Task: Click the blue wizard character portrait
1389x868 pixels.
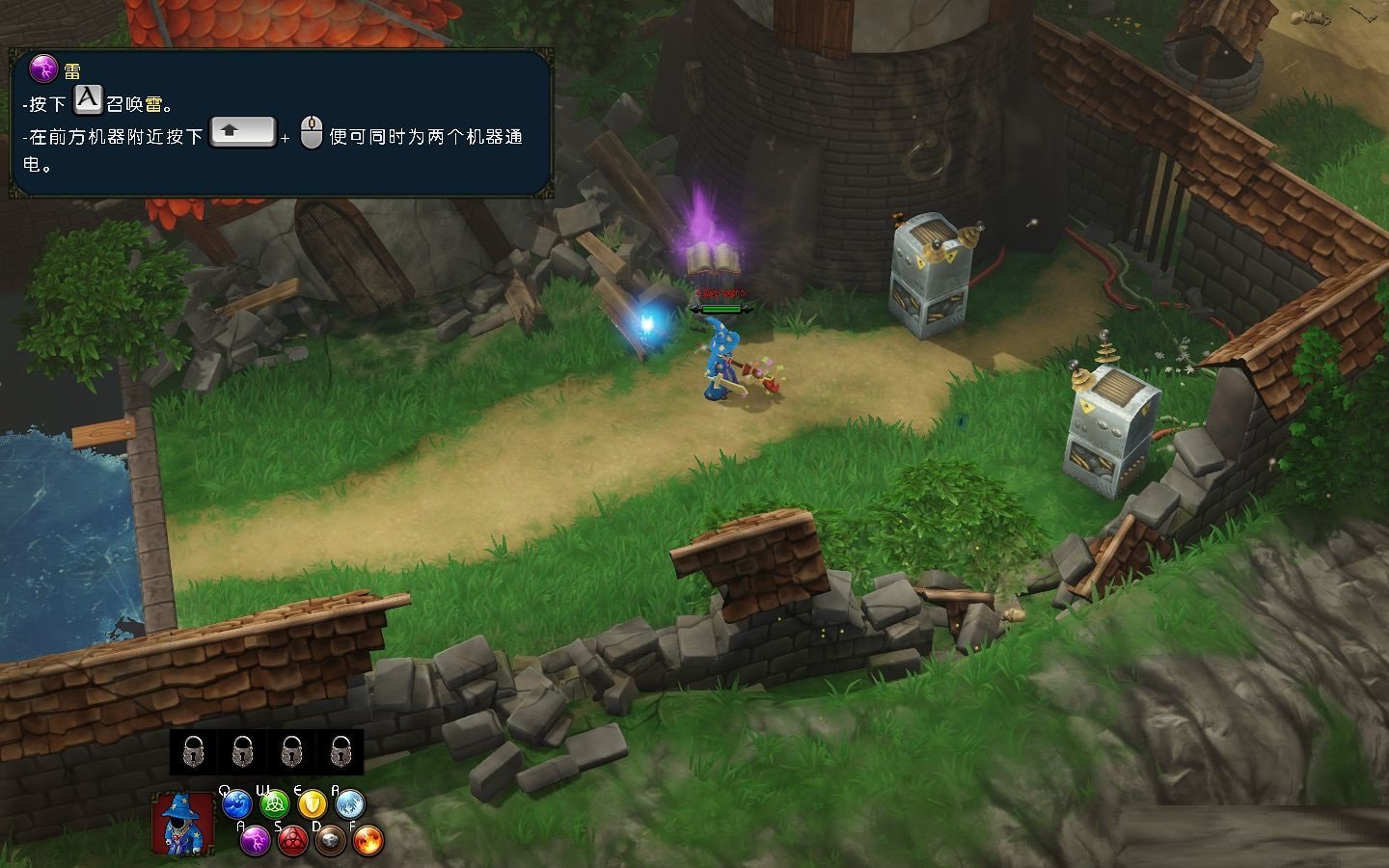Action: (x=182, y=825)
